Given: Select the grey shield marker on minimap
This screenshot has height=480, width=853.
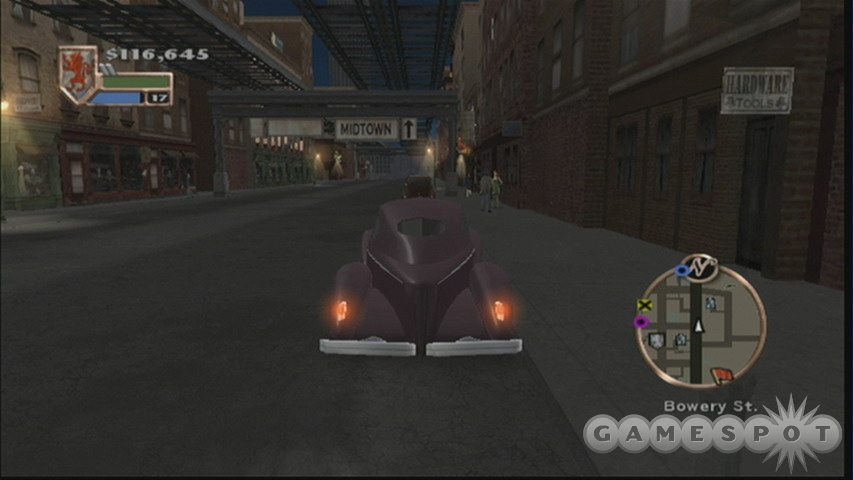Looking at the screenshot, I should click(x=656, y=341).
